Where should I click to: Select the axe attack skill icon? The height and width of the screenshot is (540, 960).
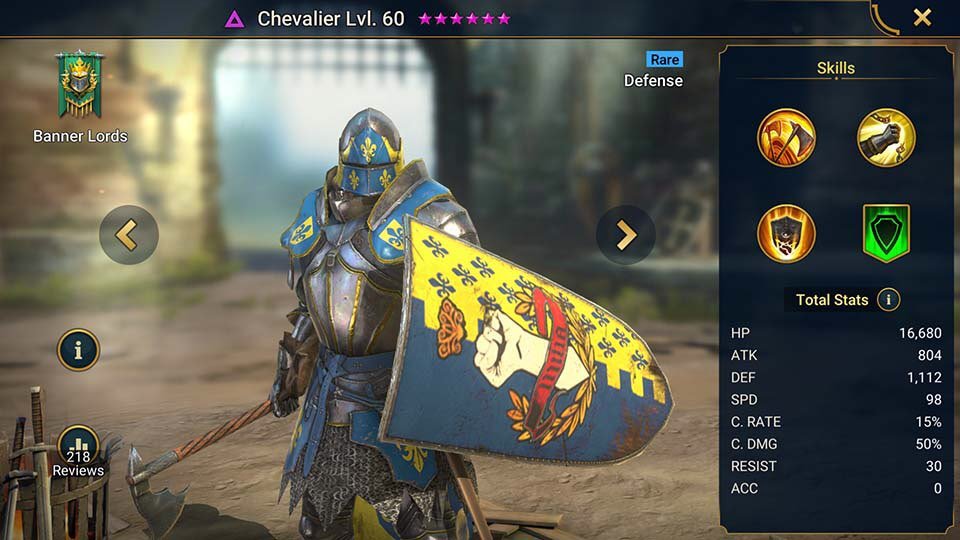[x=786, y=138]
